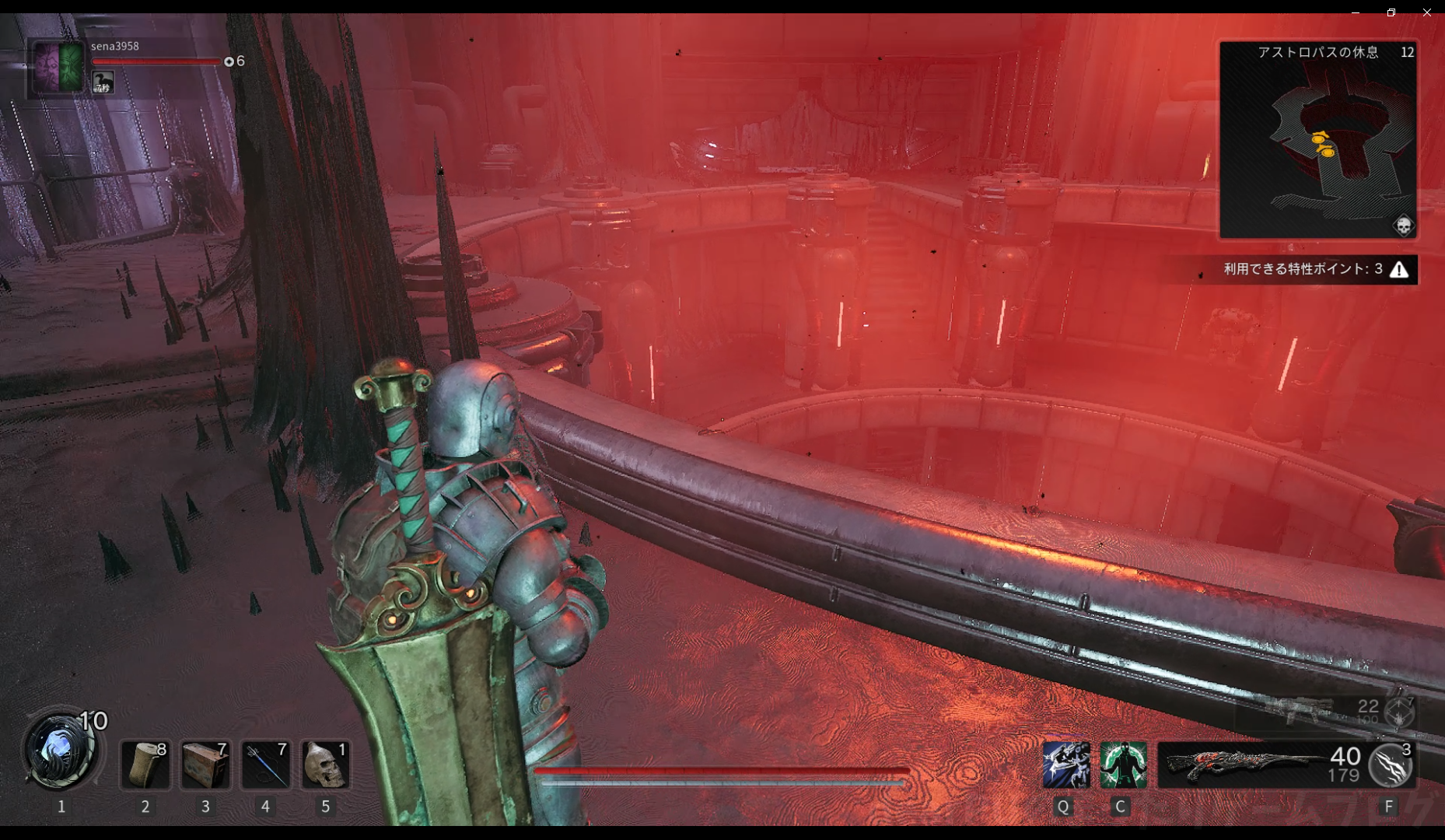The width and height of the screenshot is (1445, 840).
Task: Click the status effect icon under sena3958
Action: tap(103, 82)
